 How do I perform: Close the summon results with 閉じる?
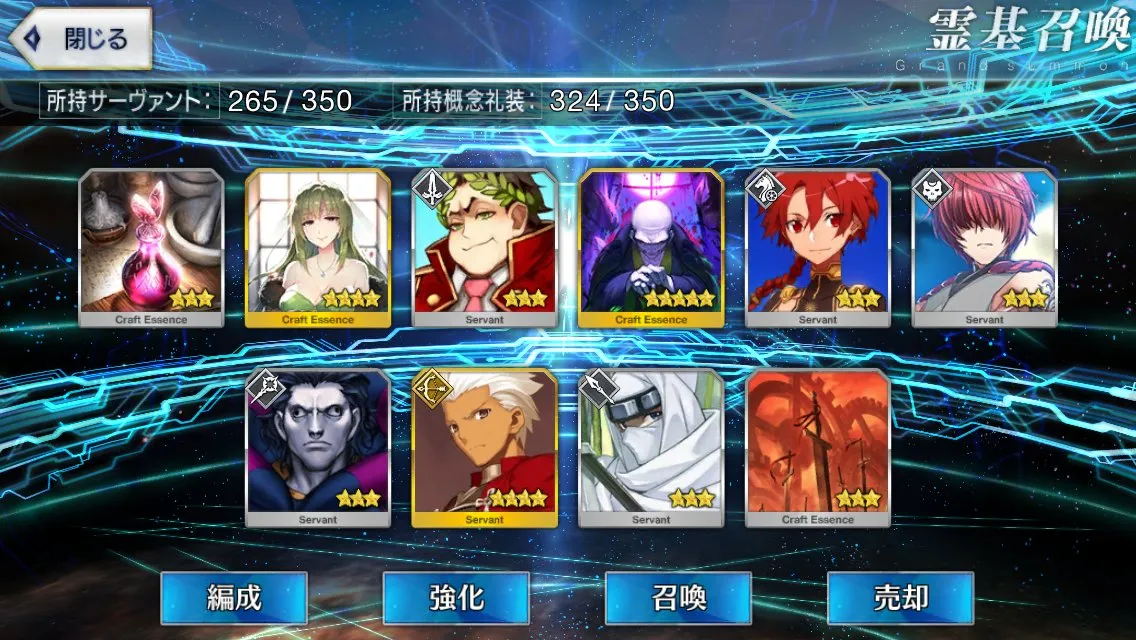(80, 39)
